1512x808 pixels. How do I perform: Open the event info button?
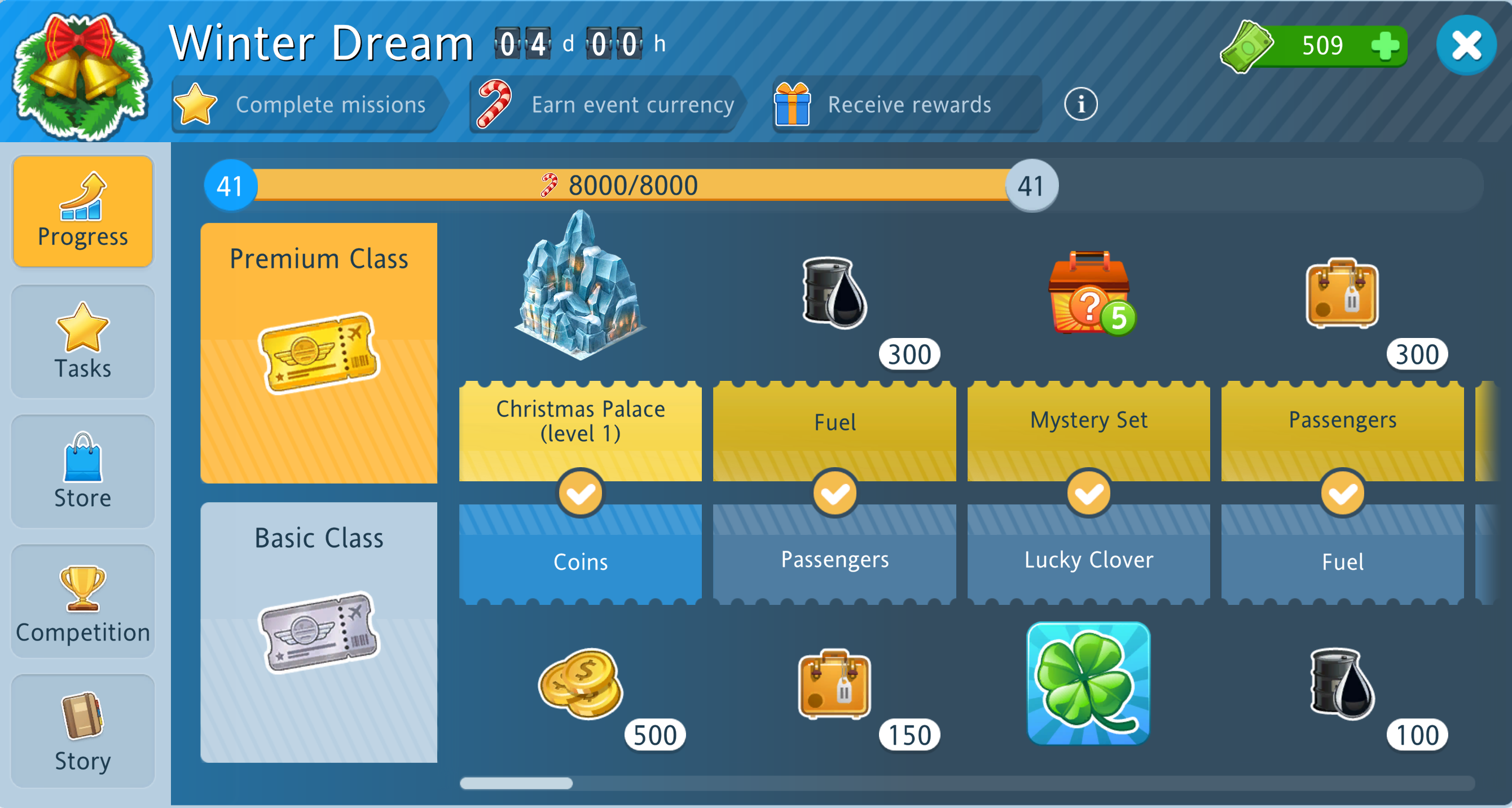pyautogui.click(x=1080, y=104)
